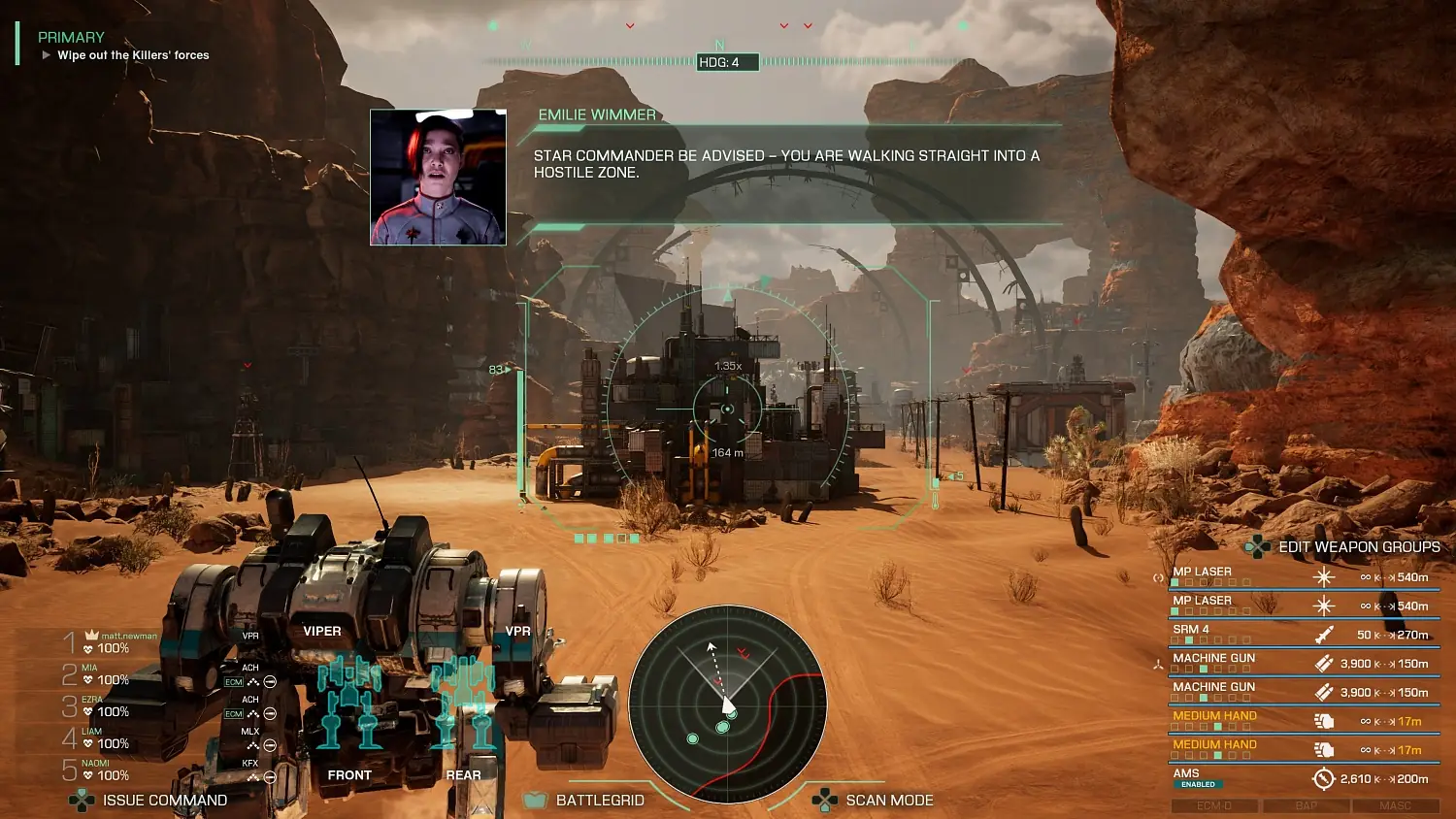Collapse Naomi's KFX status with the minus control
The width and height of the screenshot is (1456, 819).
[x=270, y=776]
